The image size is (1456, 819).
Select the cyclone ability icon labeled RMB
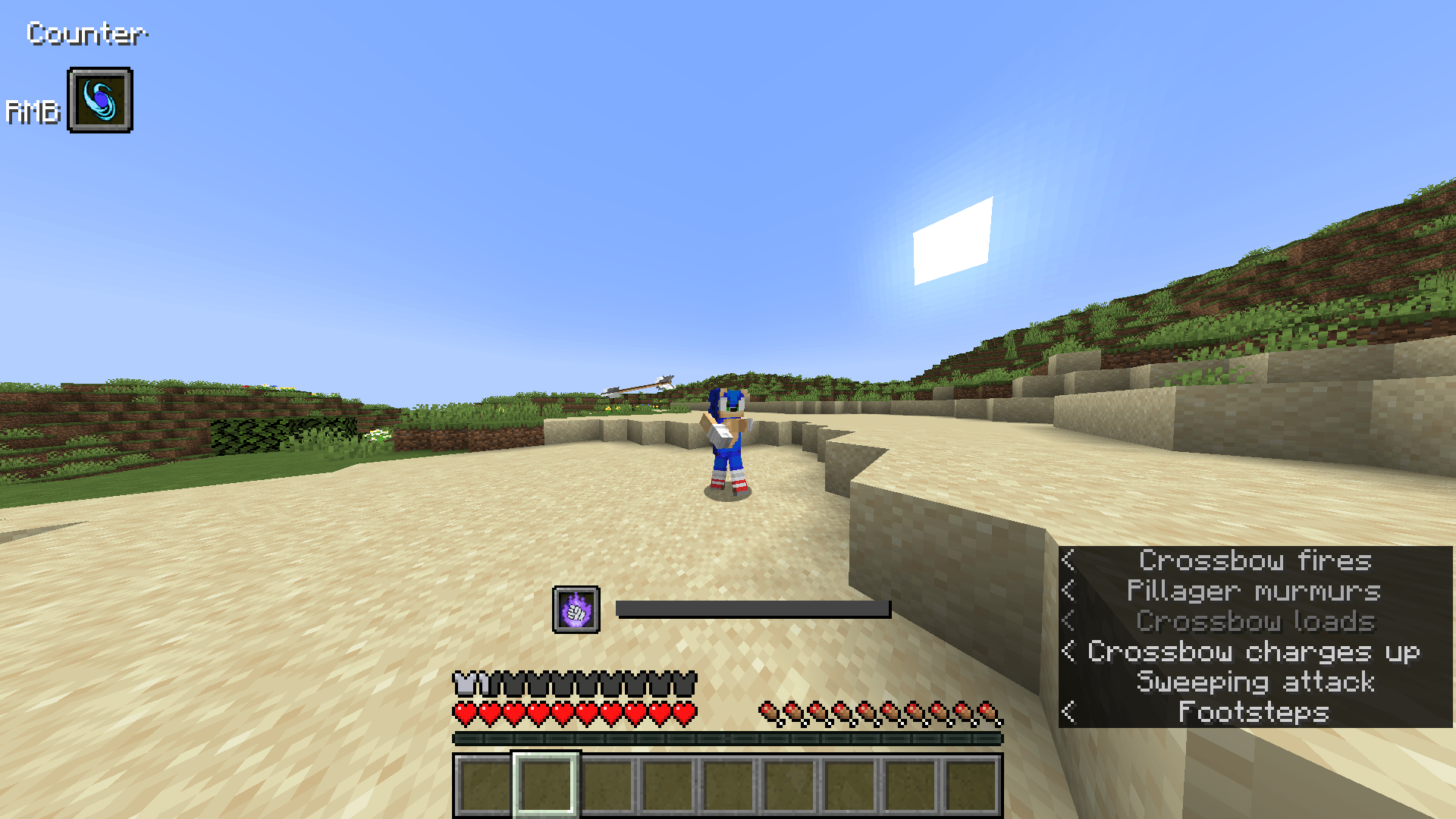[x=99, y=101]
